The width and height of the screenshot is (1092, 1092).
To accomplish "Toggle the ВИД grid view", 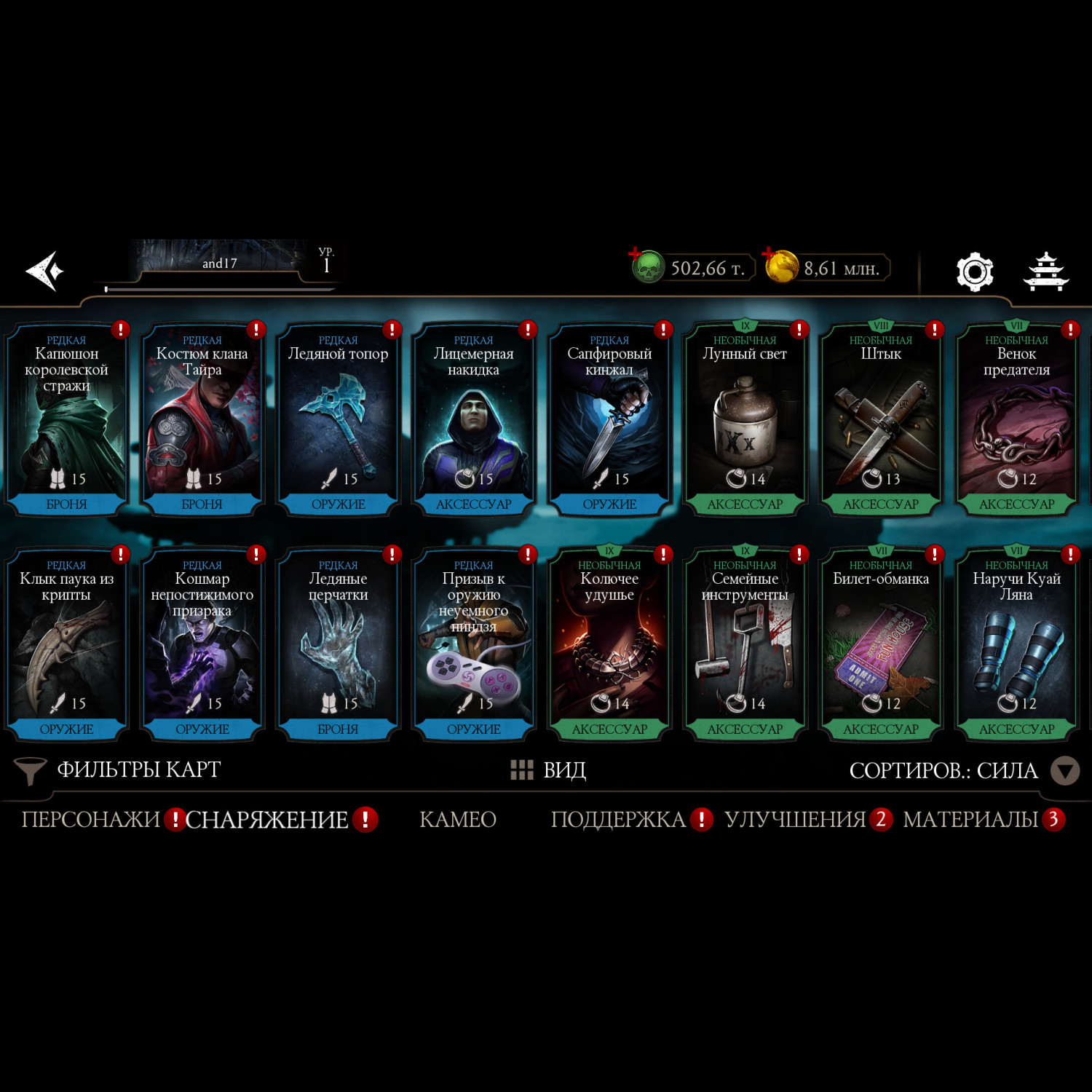I will [549, 770].
